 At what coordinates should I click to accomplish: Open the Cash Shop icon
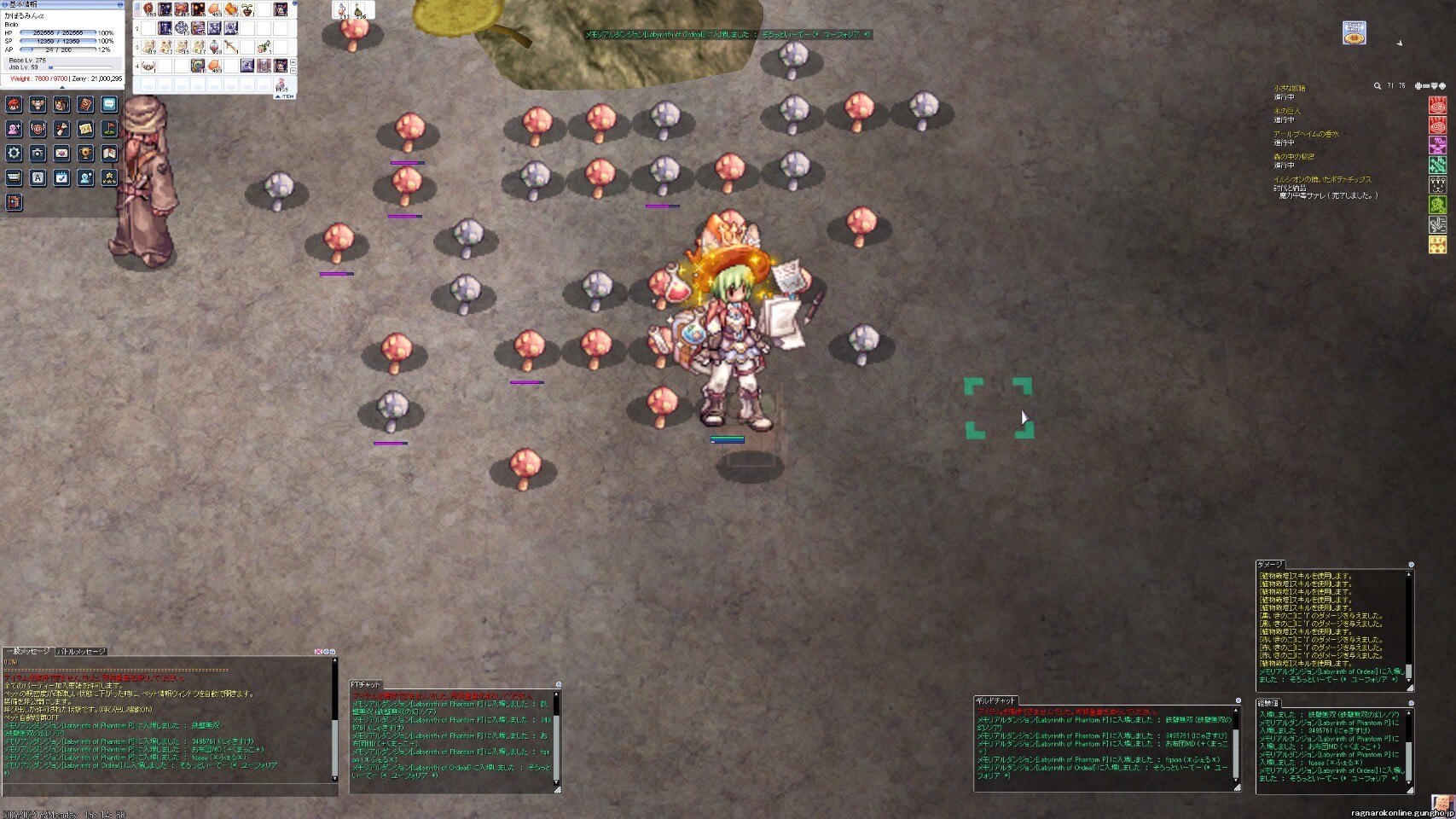tap(1354, 33)
